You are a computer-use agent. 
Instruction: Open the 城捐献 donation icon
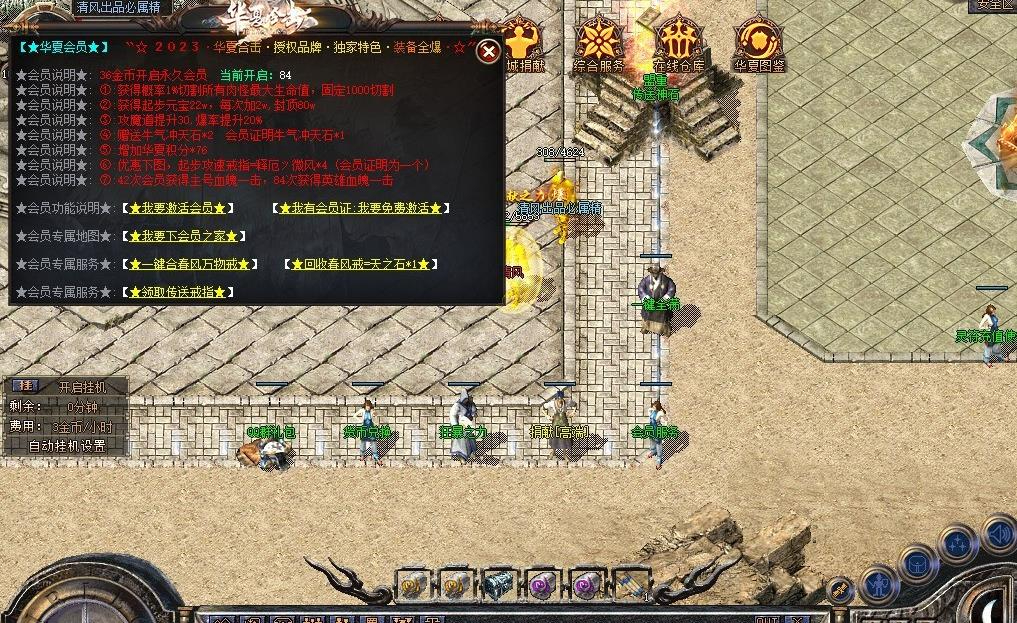[x=525, y=46]
